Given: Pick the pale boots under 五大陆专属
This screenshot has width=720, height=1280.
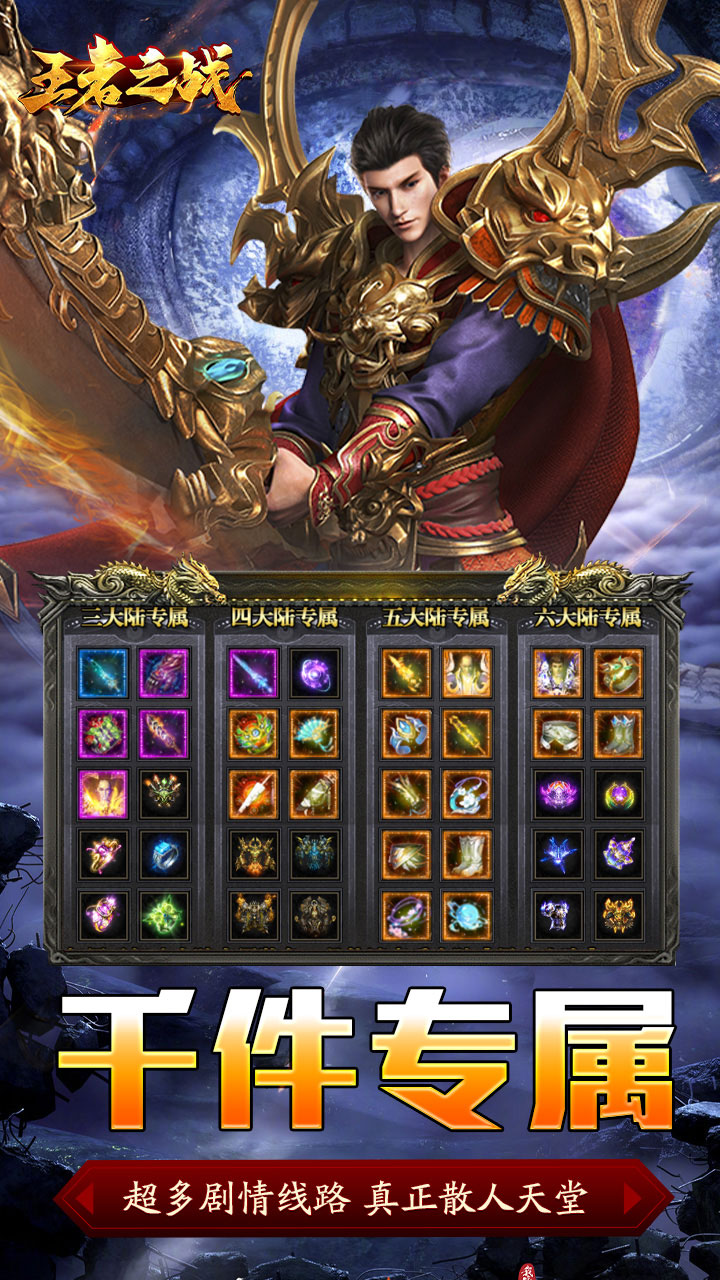Looking at the screenshot, I should tap(467, 854).
